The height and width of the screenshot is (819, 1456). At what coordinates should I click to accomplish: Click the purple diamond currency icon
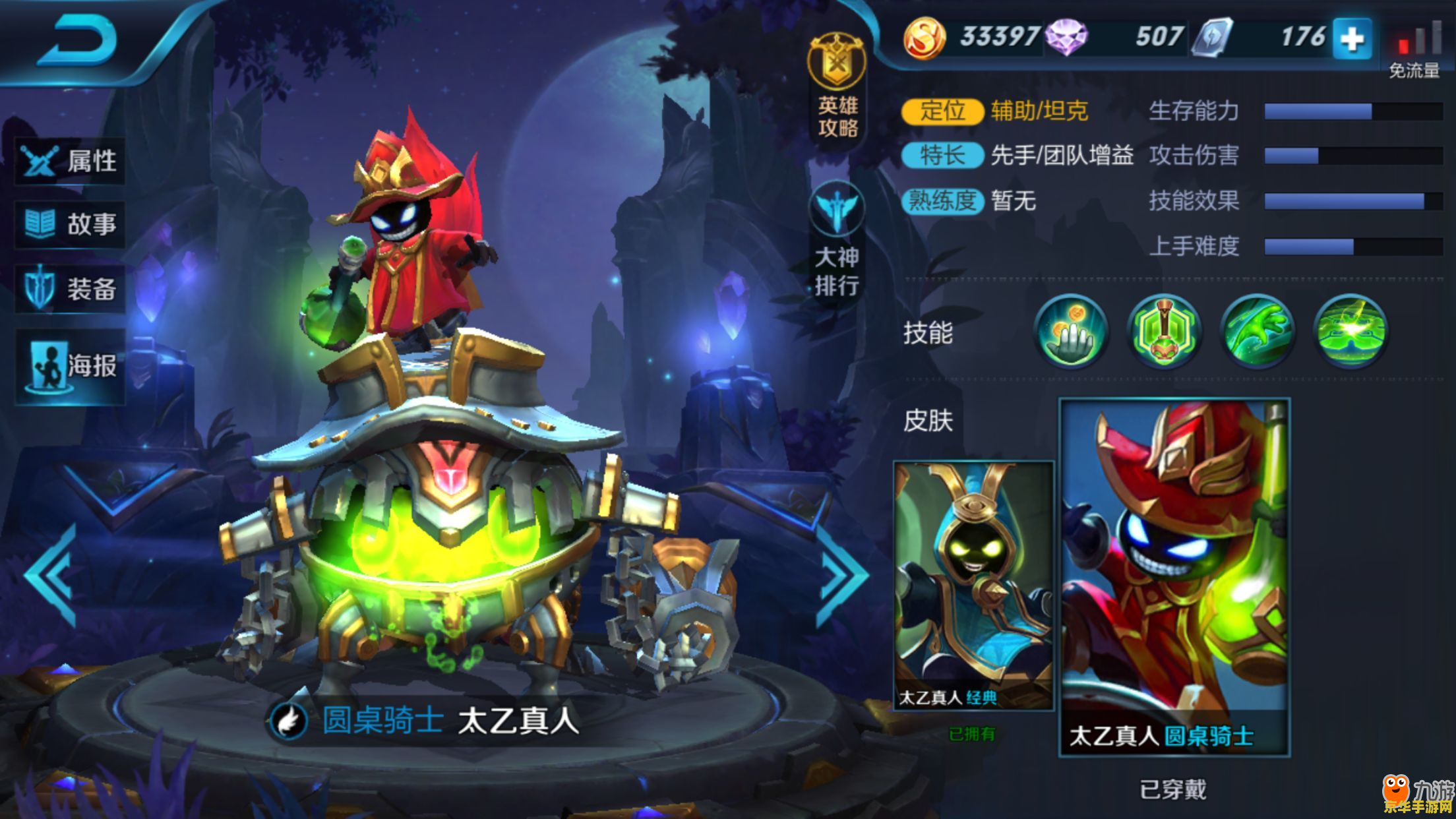click(1066, 38)
